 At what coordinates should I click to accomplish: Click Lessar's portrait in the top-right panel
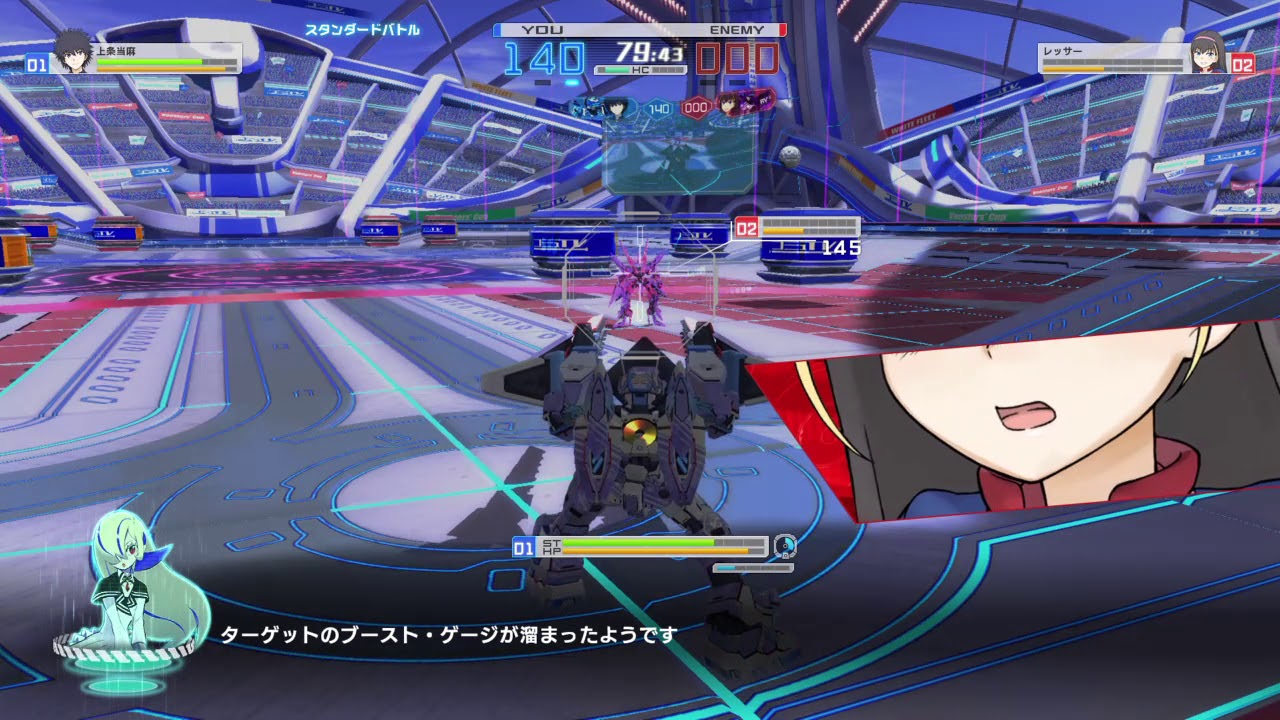point(1205,53)
